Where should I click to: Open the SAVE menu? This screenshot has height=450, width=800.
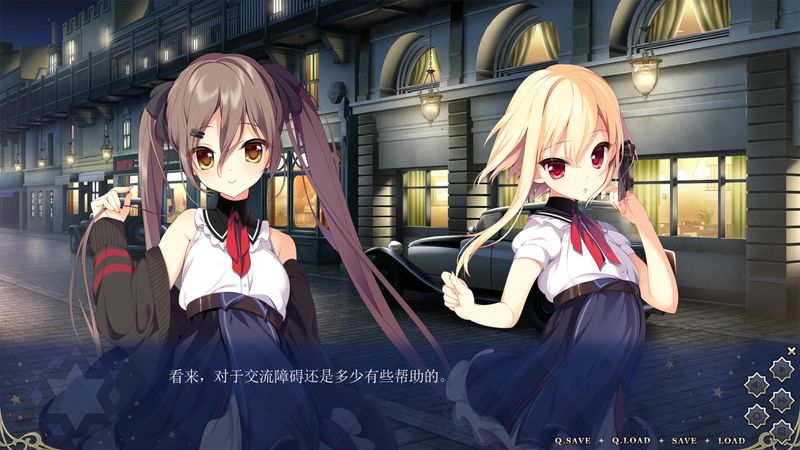pos(684,440)
